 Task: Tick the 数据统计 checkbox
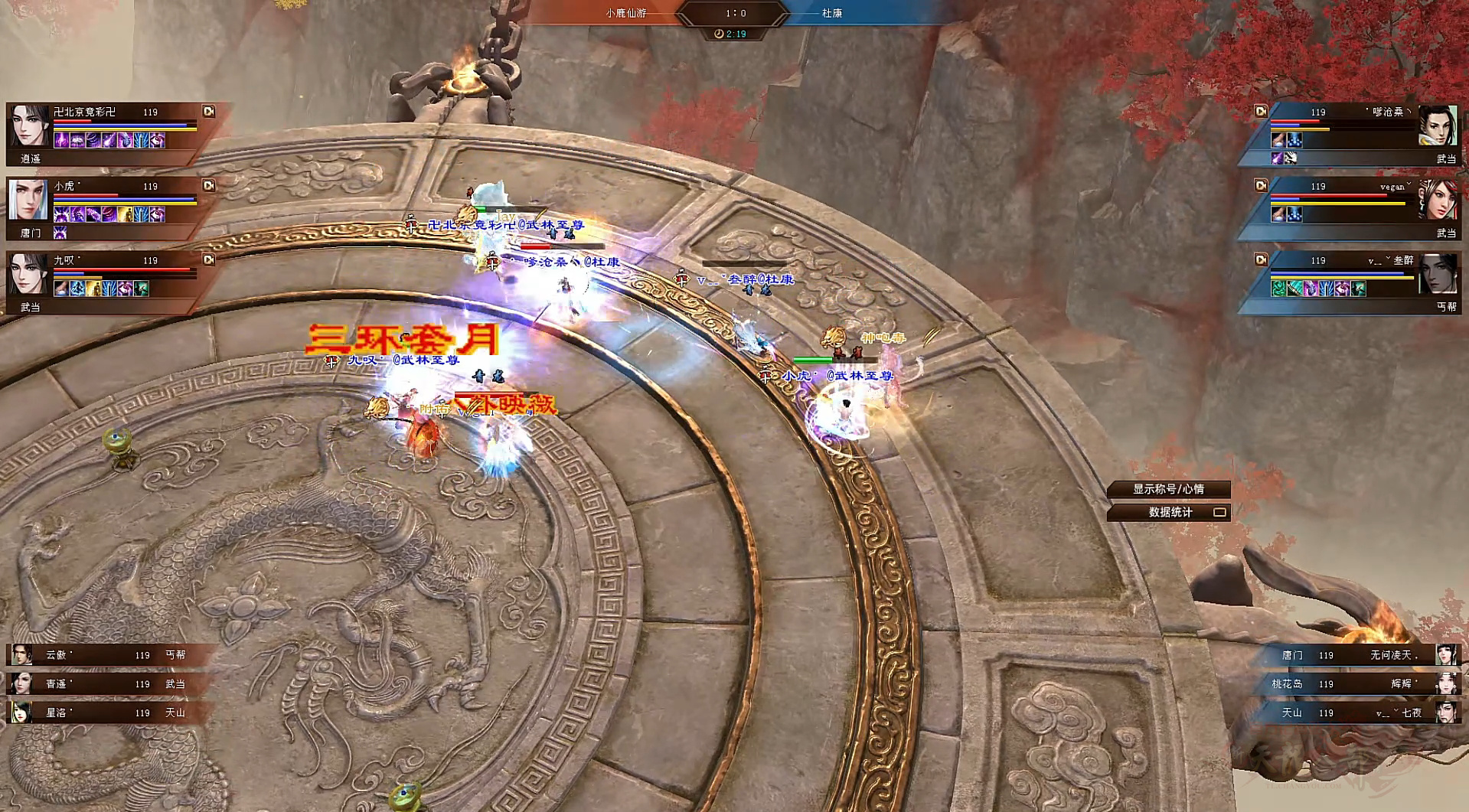point(1219,512)
